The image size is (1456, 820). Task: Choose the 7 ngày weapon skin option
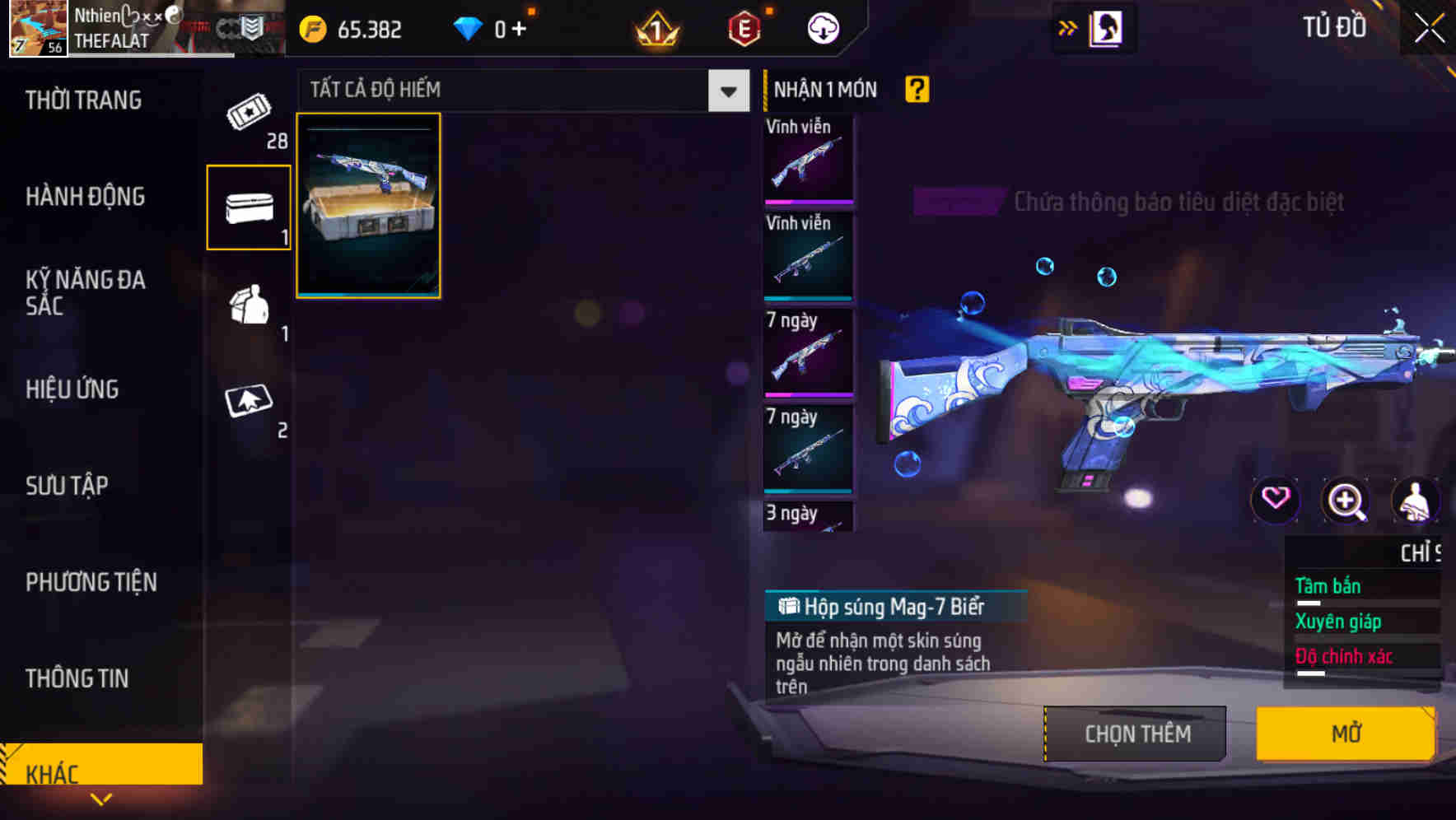[808, 354]
